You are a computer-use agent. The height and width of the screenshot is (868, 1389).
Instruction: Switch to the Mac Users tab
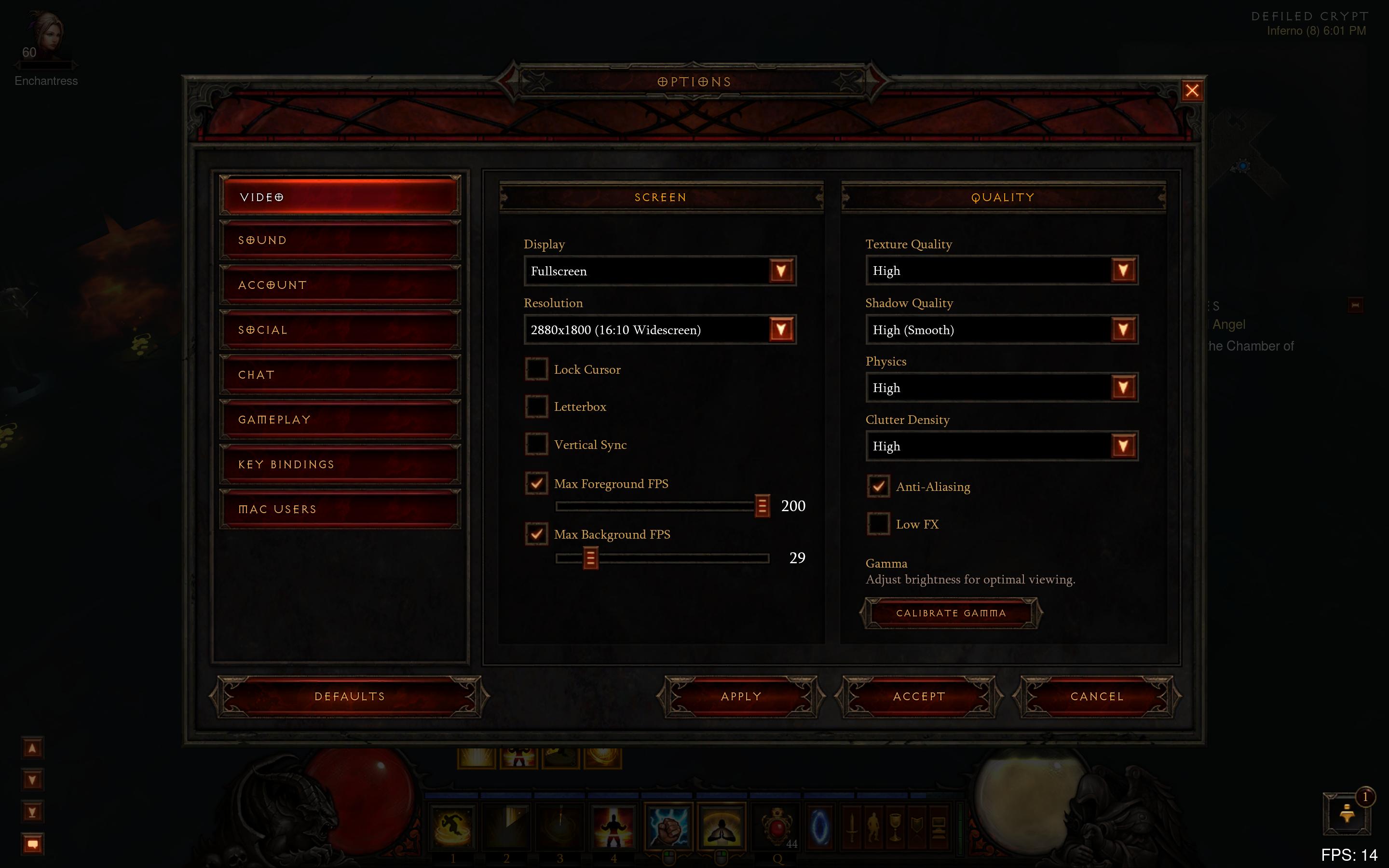click(x=340, y=509)
